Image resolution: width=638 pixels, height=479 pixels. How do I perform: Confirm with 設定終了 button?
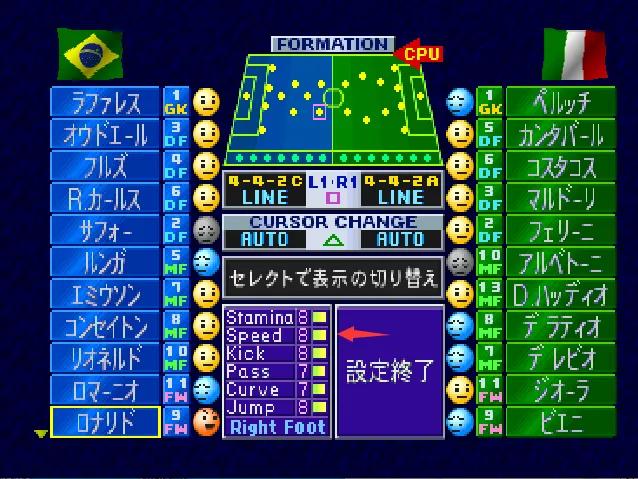389,372
